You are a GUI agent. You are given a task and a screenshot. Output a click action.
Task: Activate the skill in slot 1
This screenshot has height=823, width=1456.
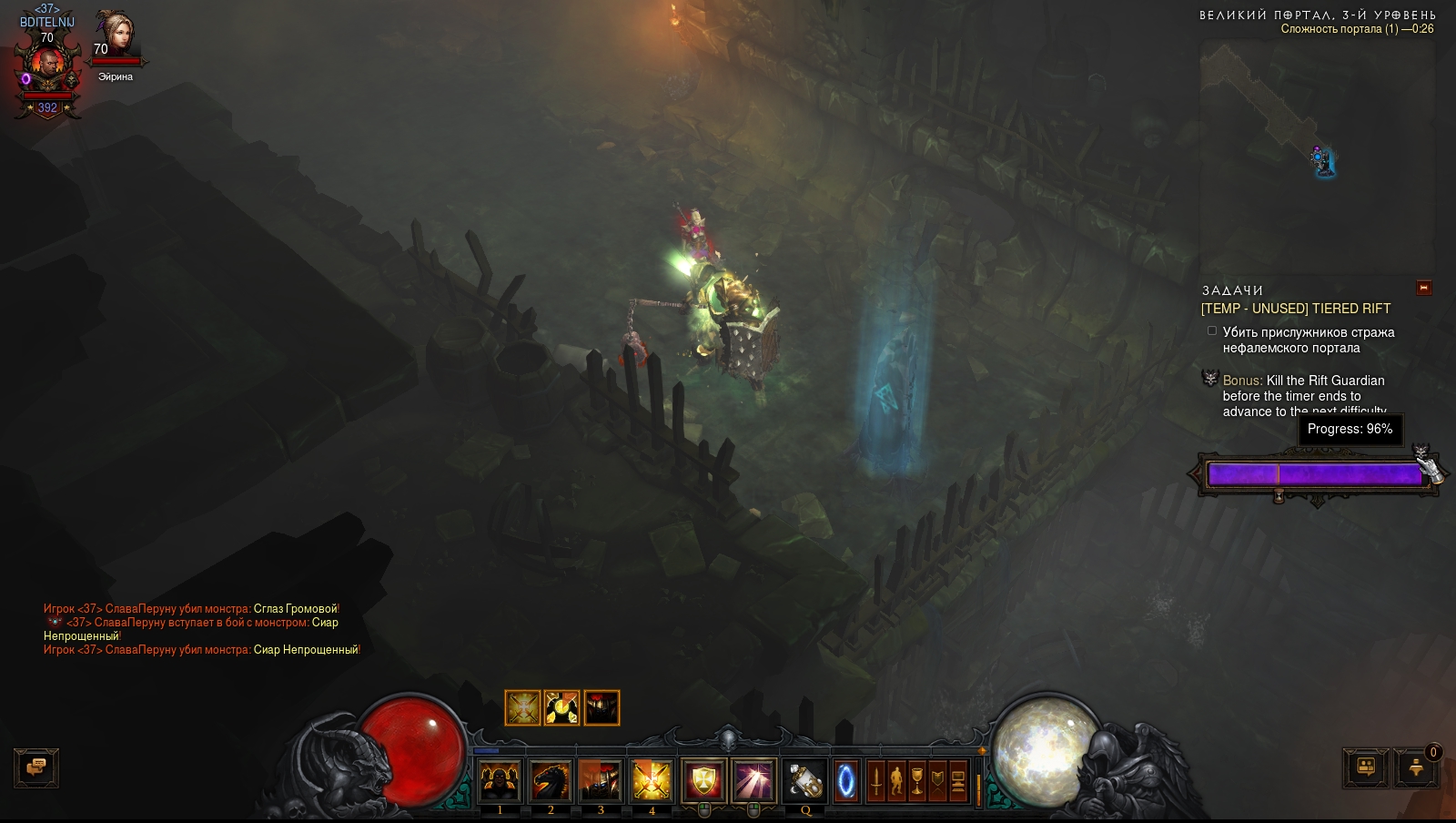(x=500, y=780)
